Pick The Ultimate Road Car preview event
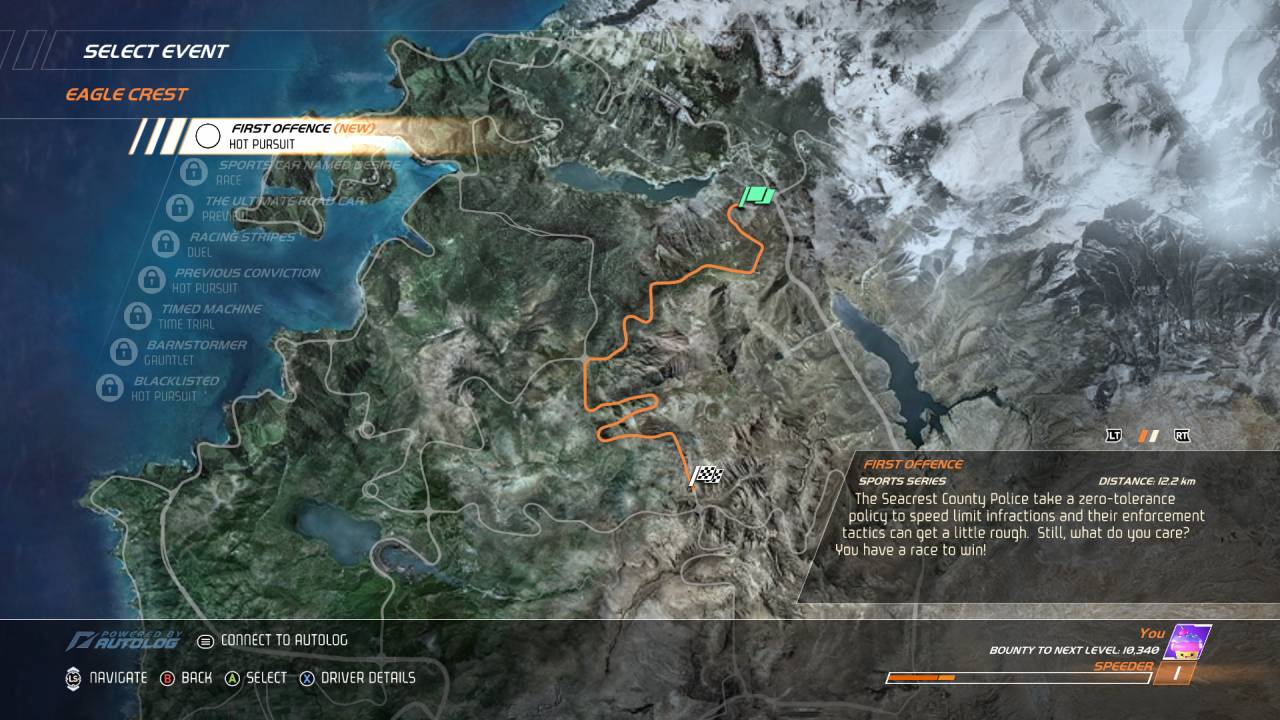The height and width of the screenshot is (720, 1280). point(282,207)
